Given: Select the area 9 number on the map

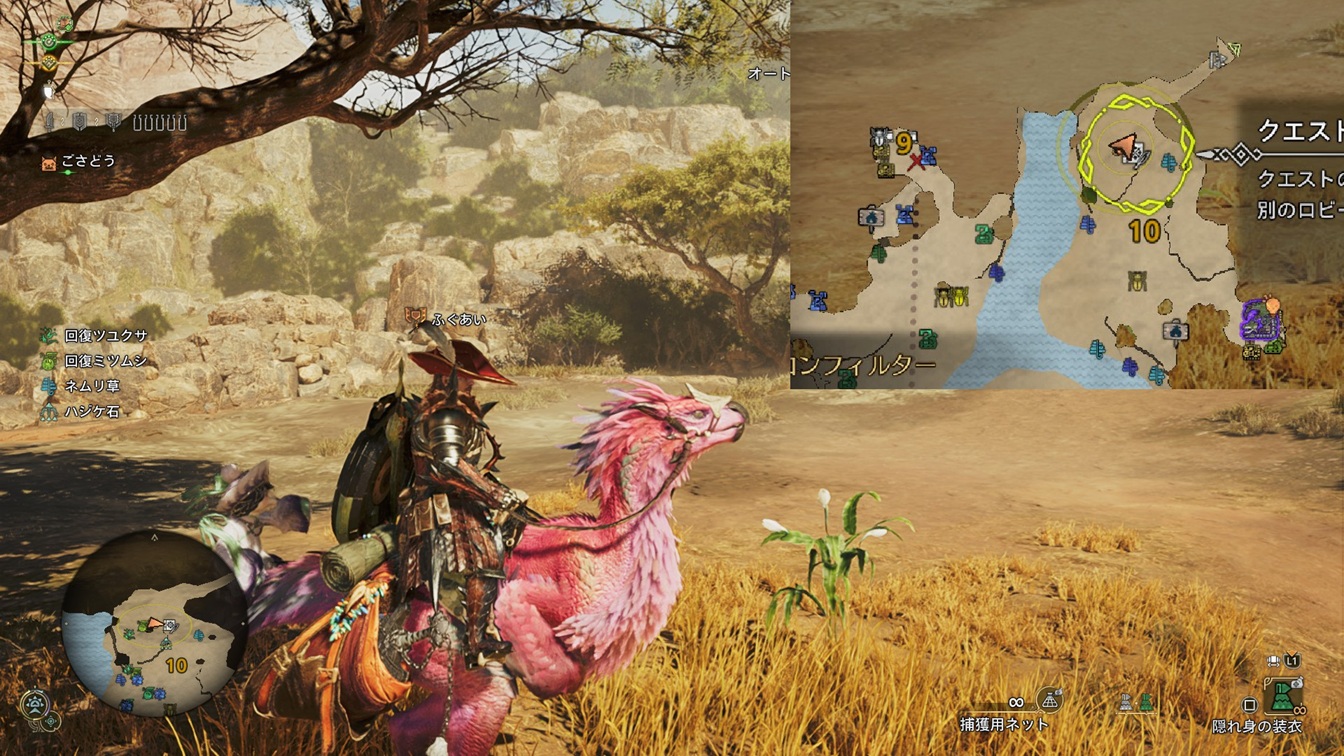Looking at the screenshot, I should (x=904, y=143).
